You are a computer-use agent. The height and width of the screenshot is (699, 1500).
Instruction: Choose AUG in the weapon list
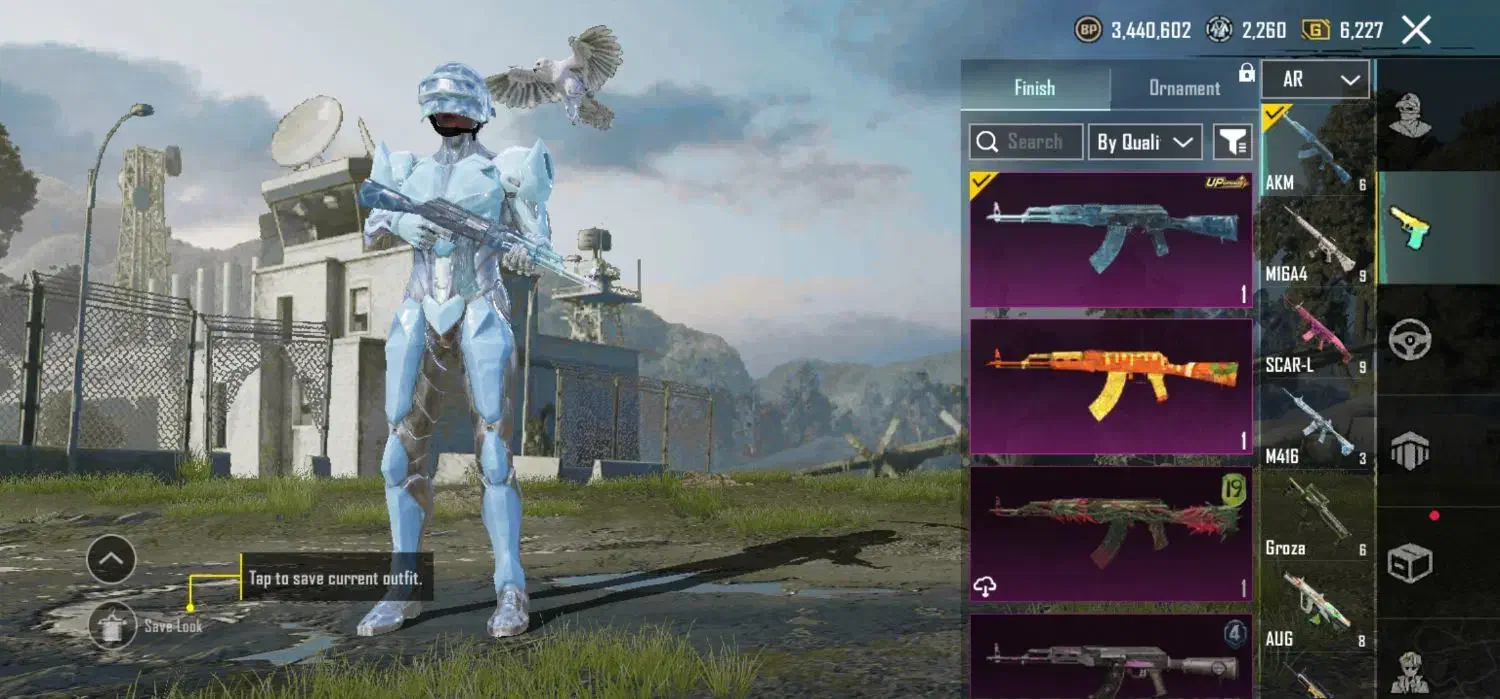pos(1316,608)
